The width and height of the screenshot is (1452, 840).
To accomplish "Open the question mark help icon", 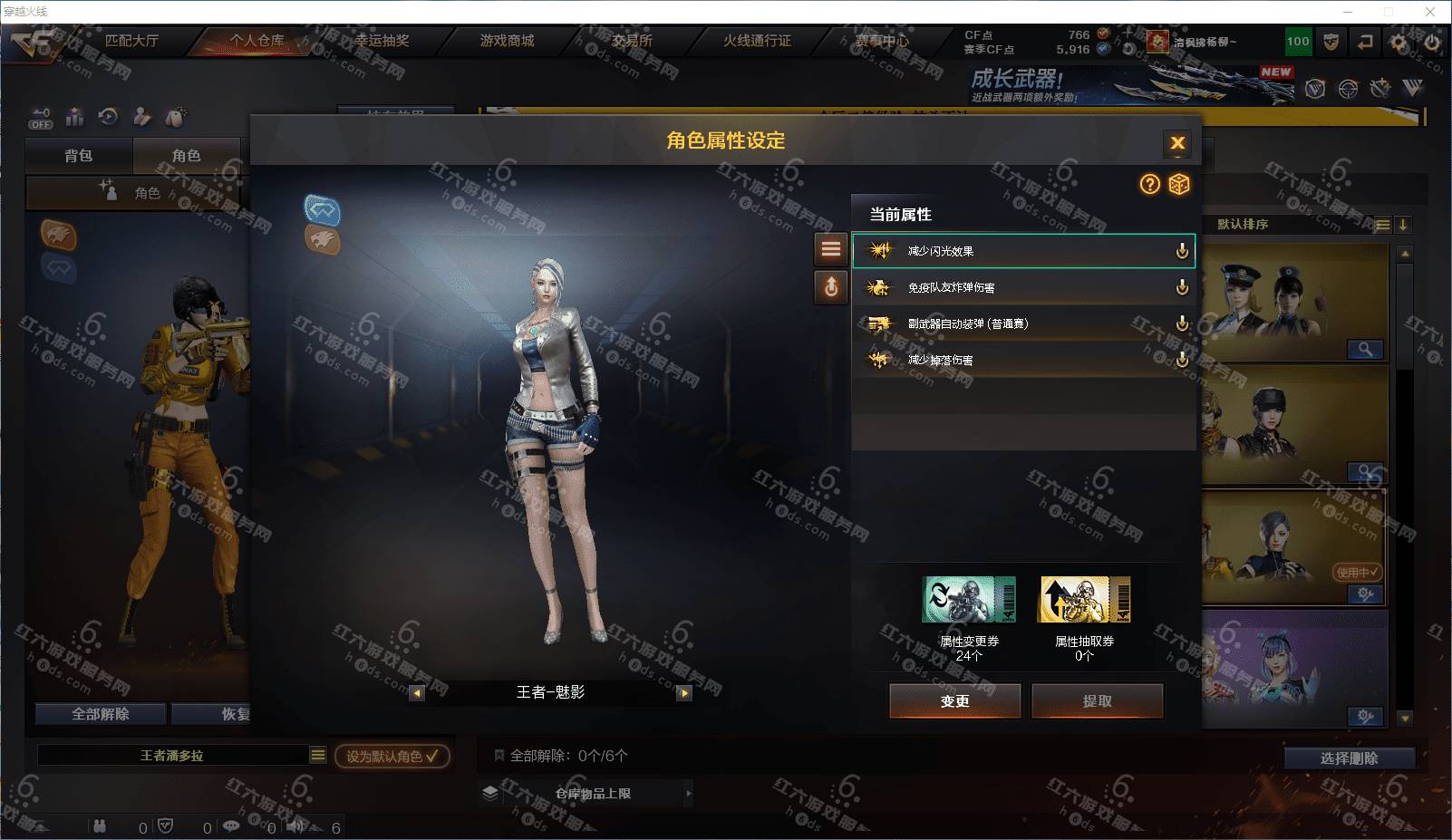I will click(x=1149, y=185).
